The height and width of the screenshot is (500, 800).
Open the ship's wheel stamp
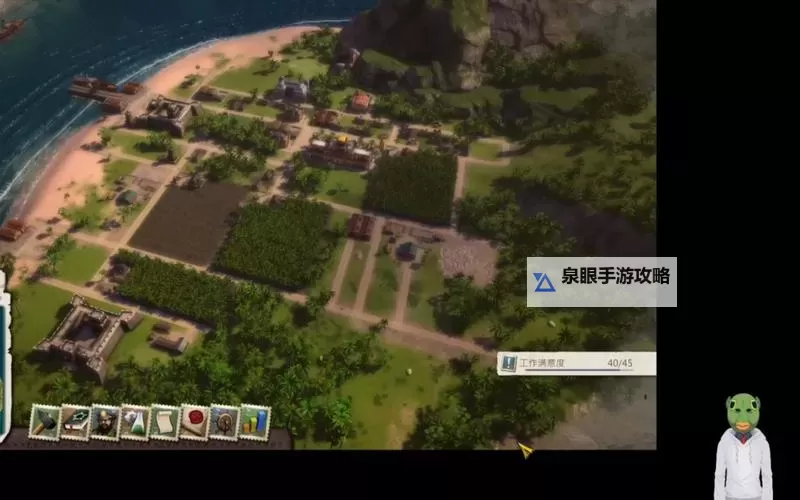click(x=225, y=422)
